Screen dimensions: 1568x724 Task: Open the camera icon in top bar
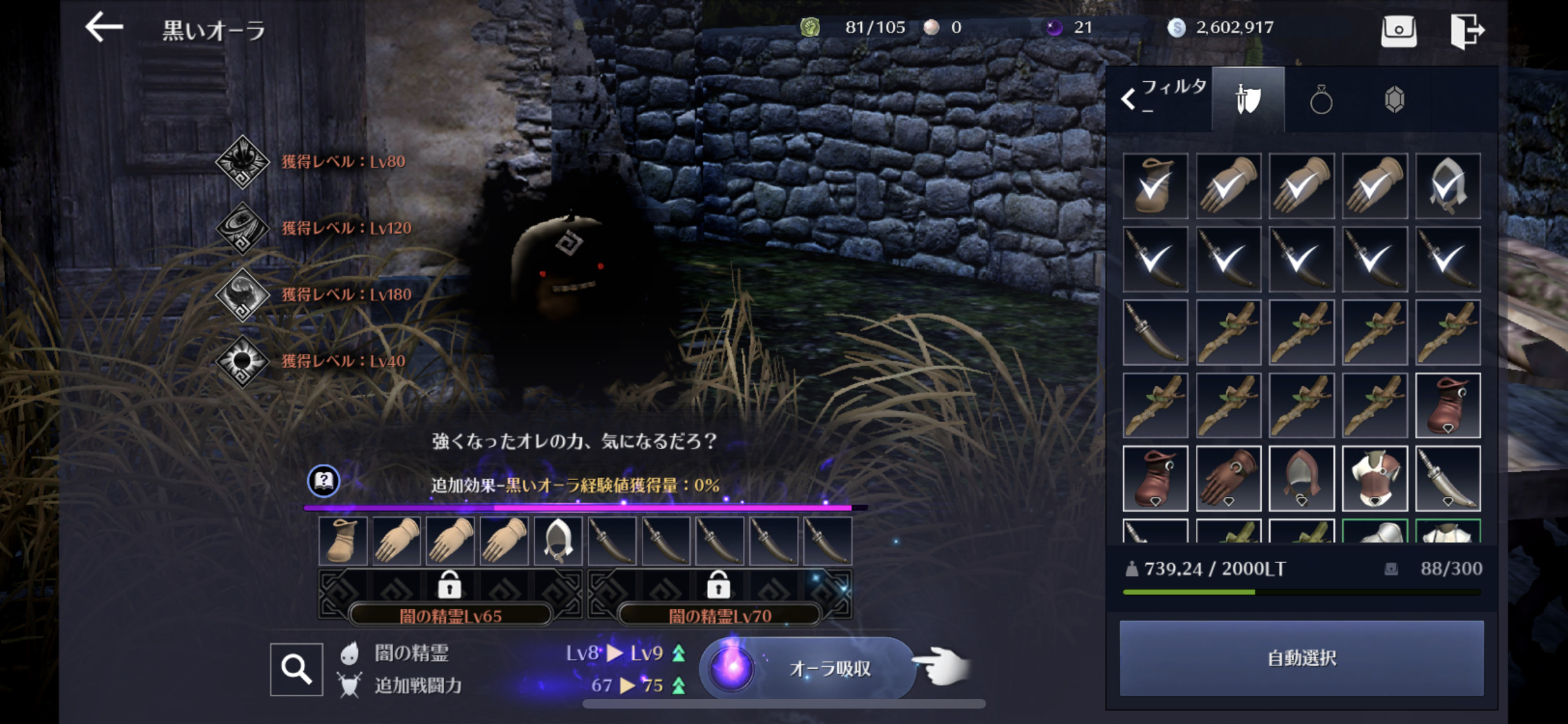pos(1399,30)
